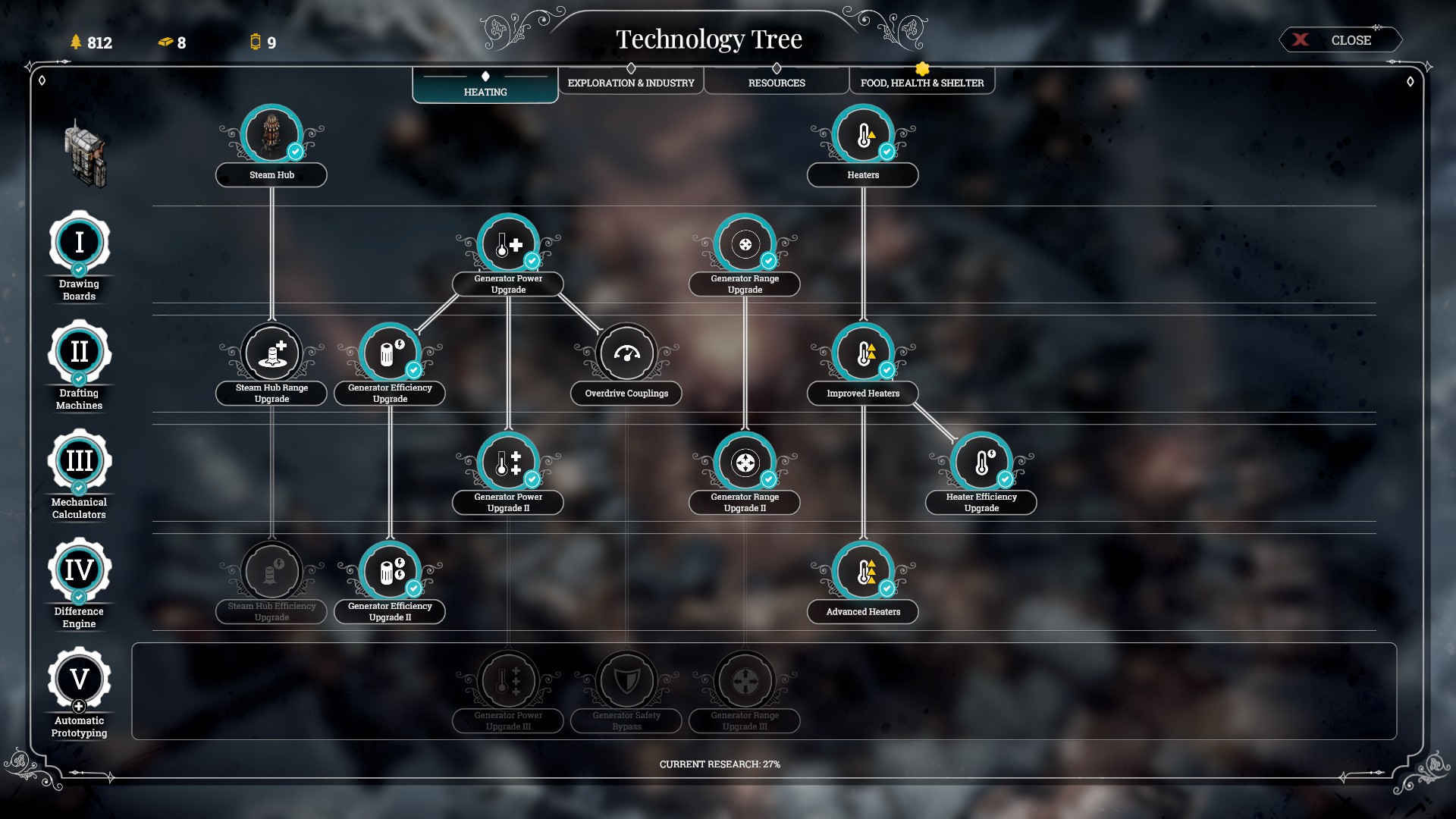Screen dimensions: 1456x819
Task: Click the CLOSE button
Action: pyautogui.click(x=1341, y=40)
